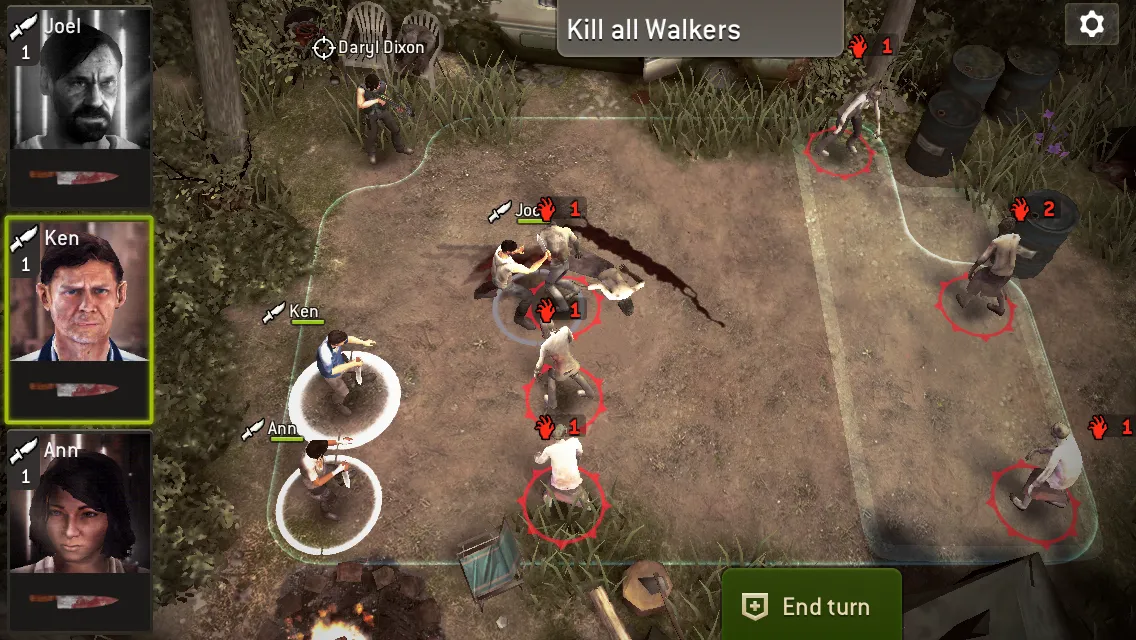Click the Daryl Dixon target marker
This screenshot has width=1136, height=640.
tap(323, 47)
